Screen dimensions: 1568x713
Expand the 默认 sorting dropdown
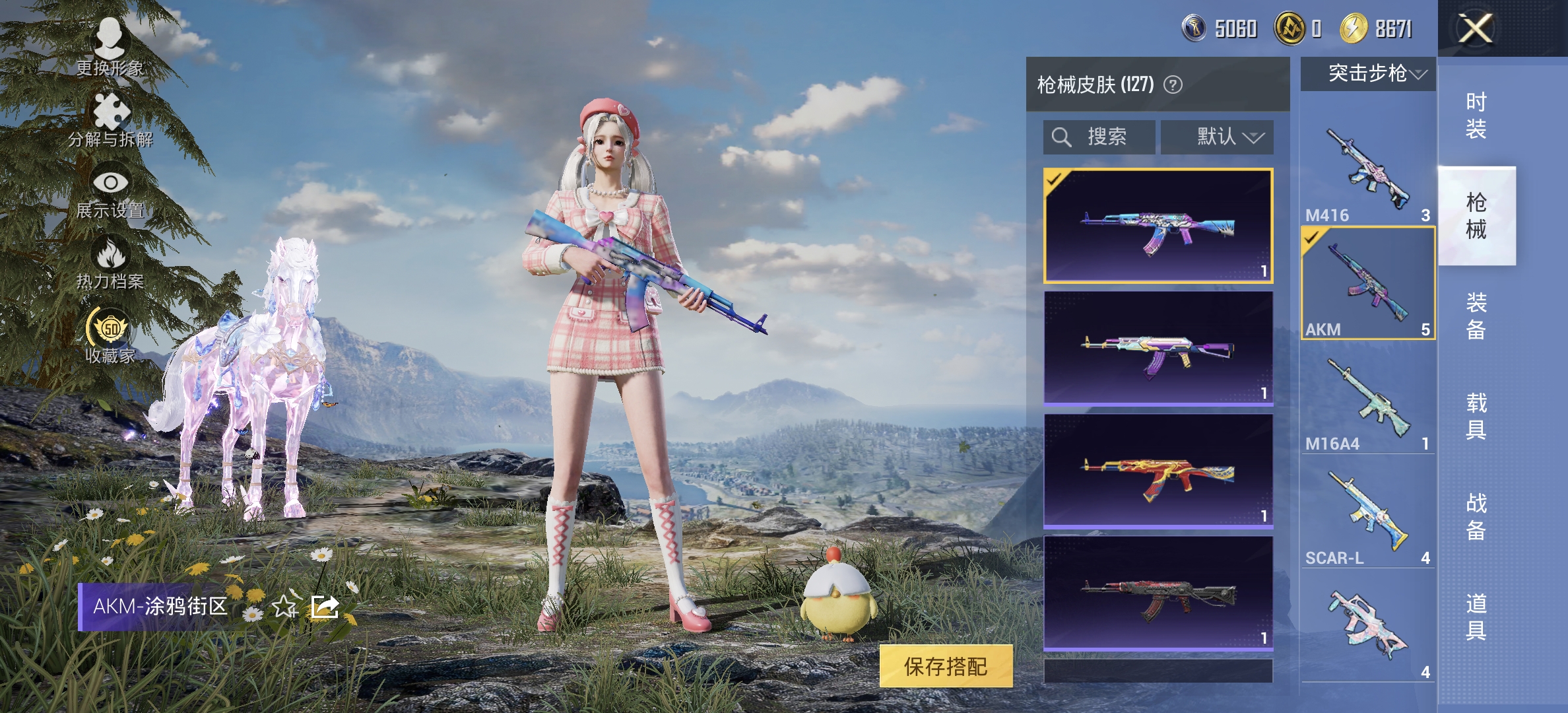click(1218, 137)
